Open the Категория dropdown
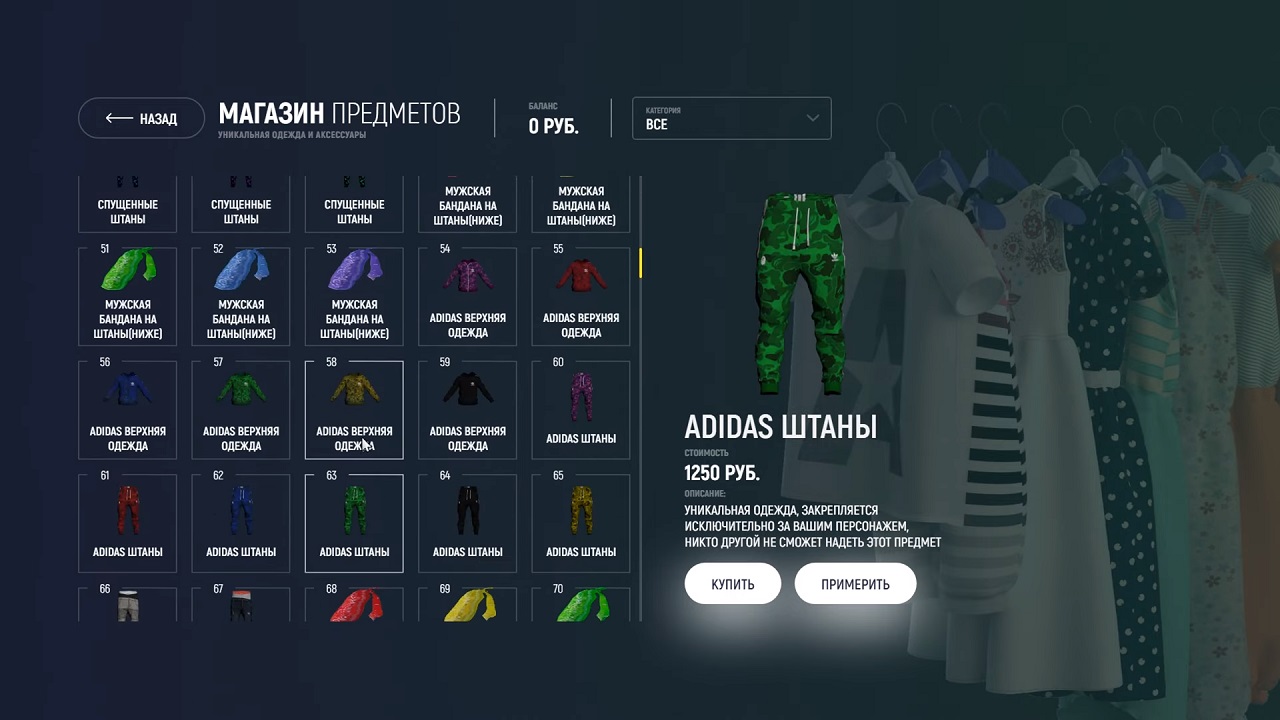Screen dimensions: 1280x720 click(731, 118)
